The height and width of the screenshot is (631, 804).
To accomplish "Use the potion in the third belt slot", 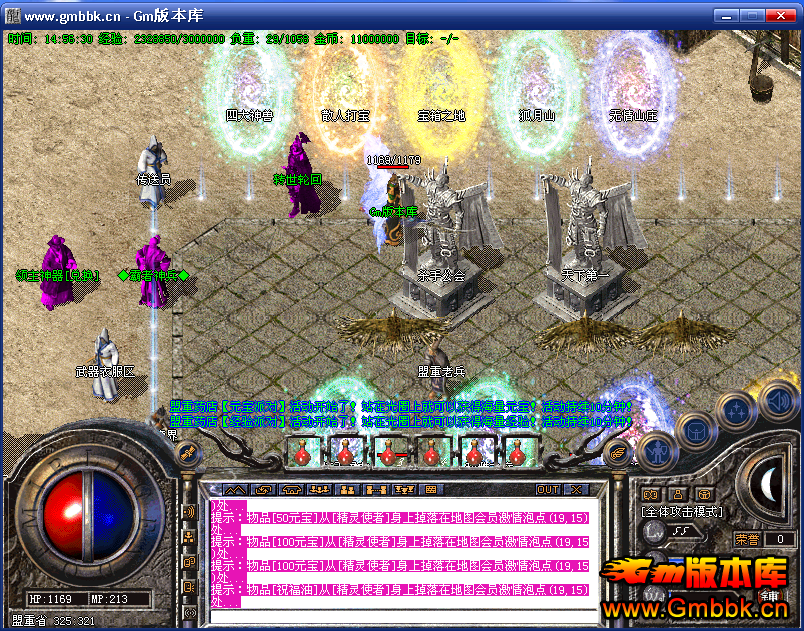I will pyautogui.click(x=389, y=453).
